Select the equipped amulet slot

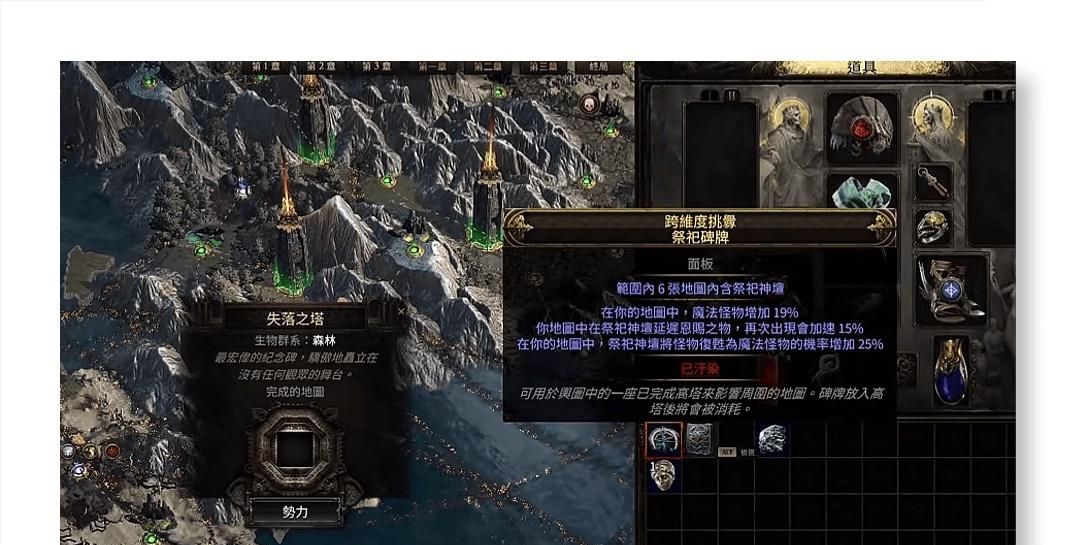934,185
